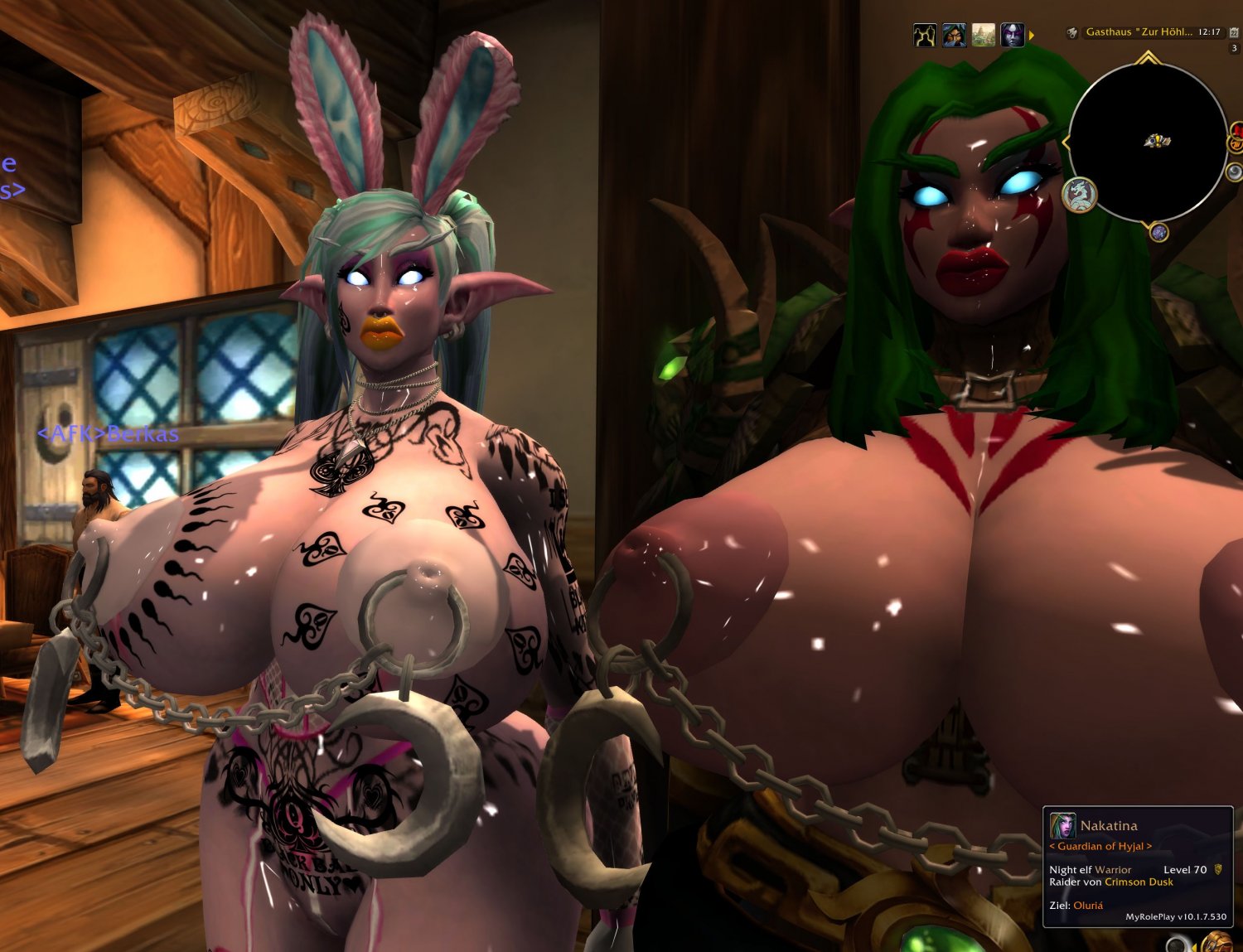Click the top chevron above the minimap
1243x952 pixels.
click(1147, 57)
